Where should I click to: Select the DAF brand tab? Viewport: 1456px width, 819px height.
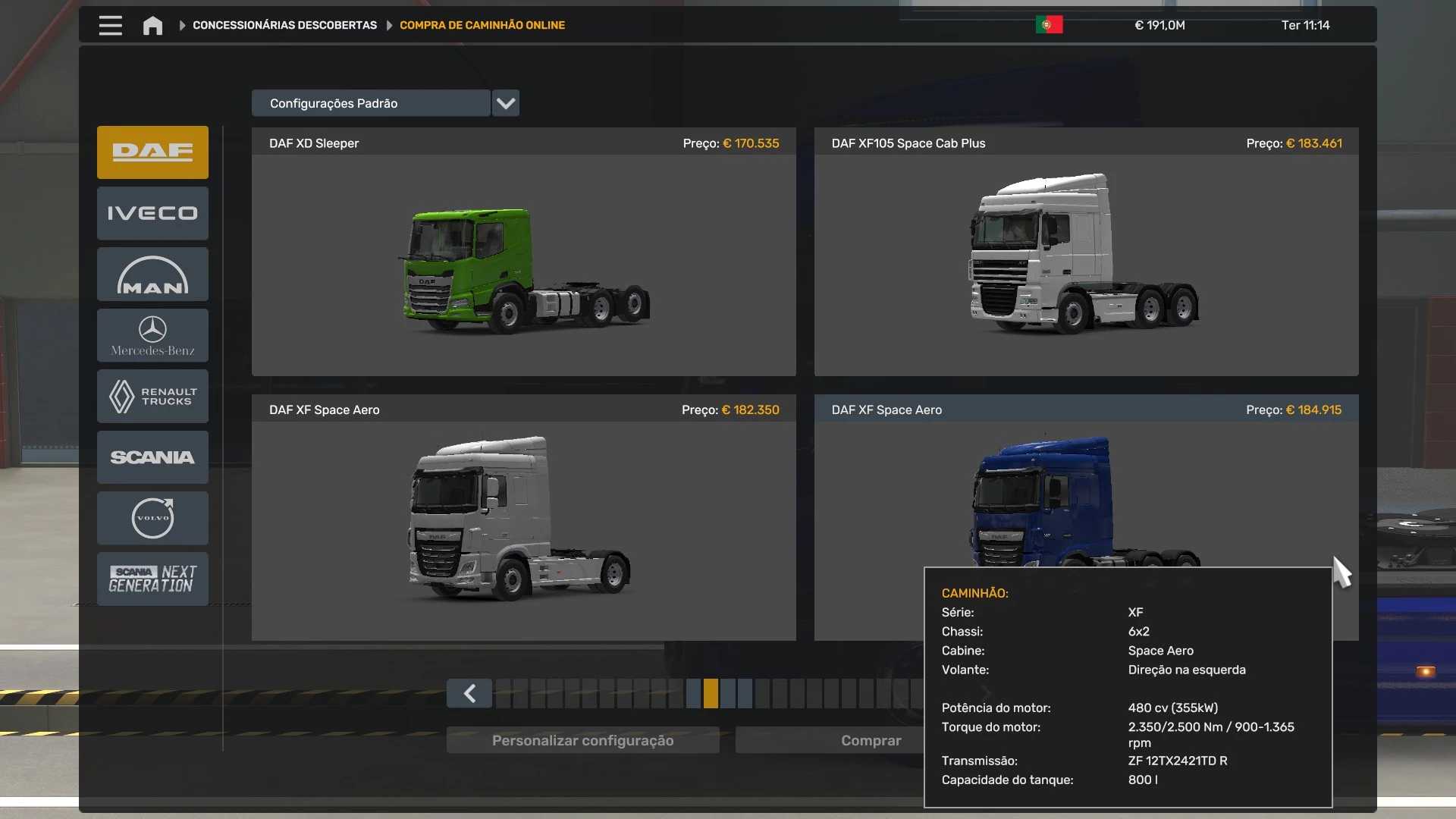[x=152, y=152]
